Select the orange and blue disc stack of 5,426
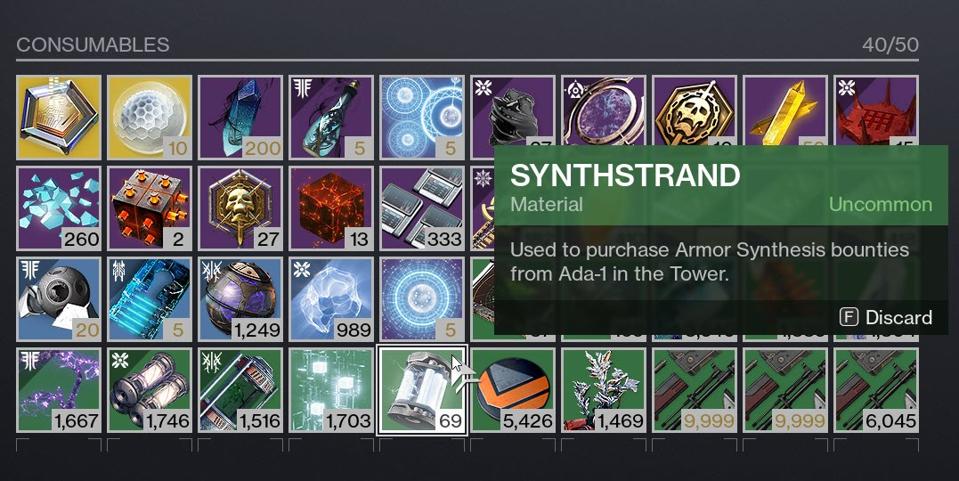The height and width of the screenshot is (481, 959). click(513, 390)
